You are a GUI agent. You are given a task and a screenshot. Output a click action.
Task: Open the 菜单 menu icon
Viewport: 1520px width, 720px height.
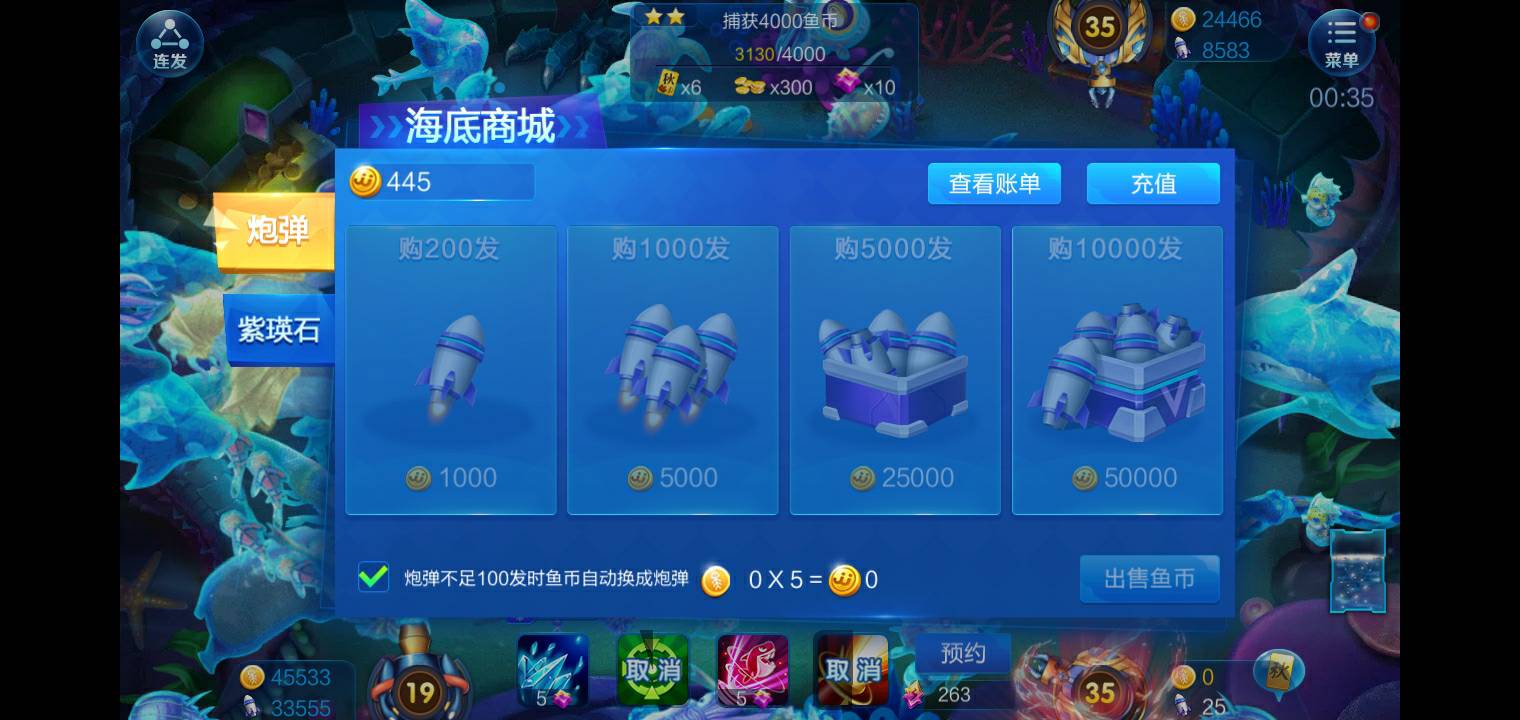(1341, 42)
